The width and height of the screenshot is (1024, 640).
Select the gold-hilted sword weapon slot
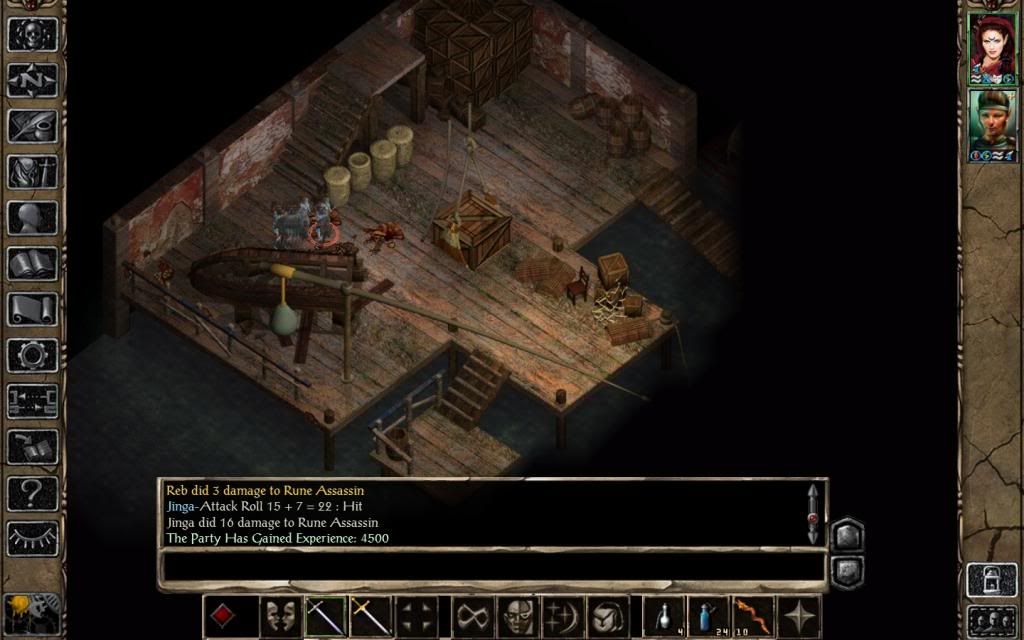(371, 615)
